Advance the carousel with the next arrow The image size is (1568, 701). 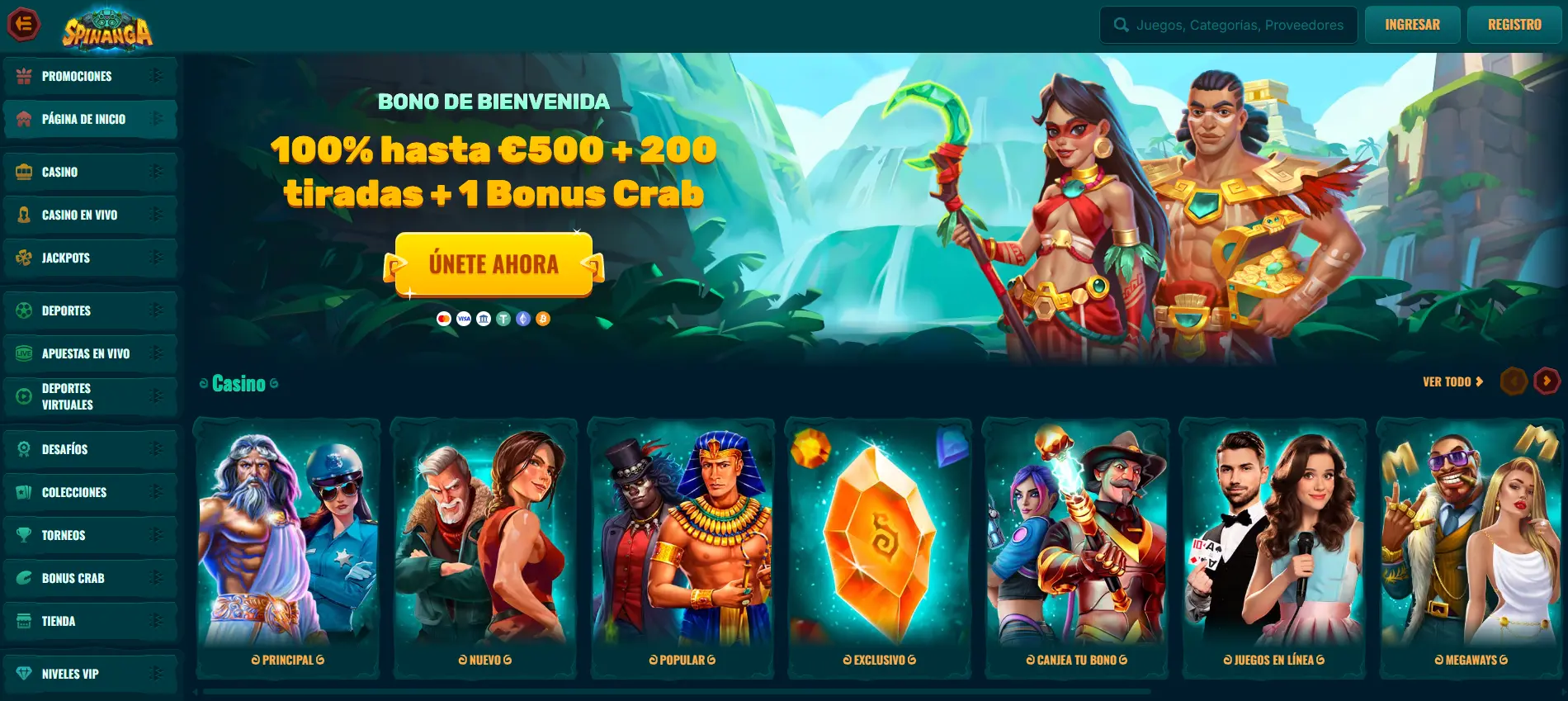coord(1545,381)
